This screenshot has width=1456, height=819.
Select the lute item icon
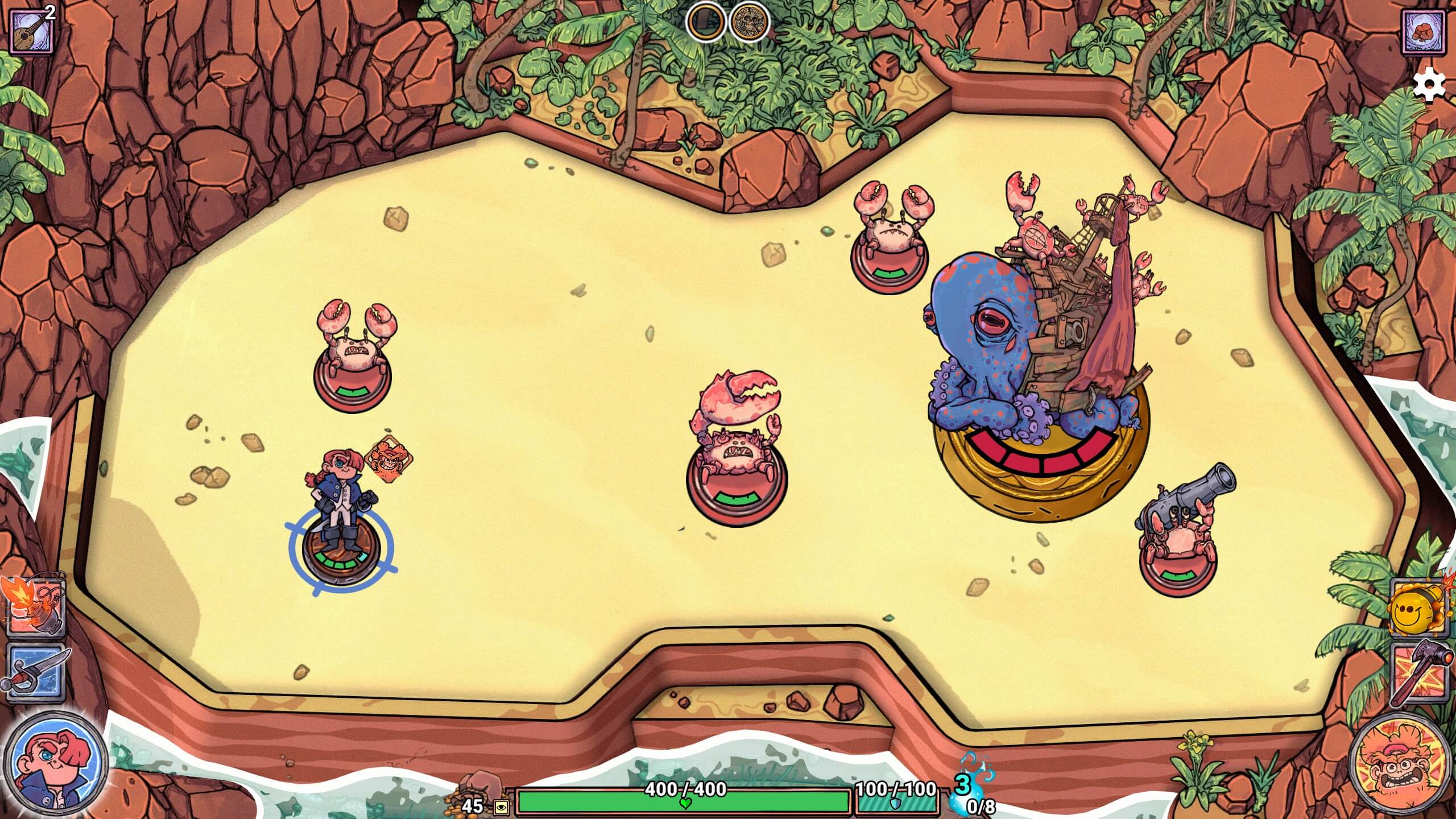pos(32,31)
